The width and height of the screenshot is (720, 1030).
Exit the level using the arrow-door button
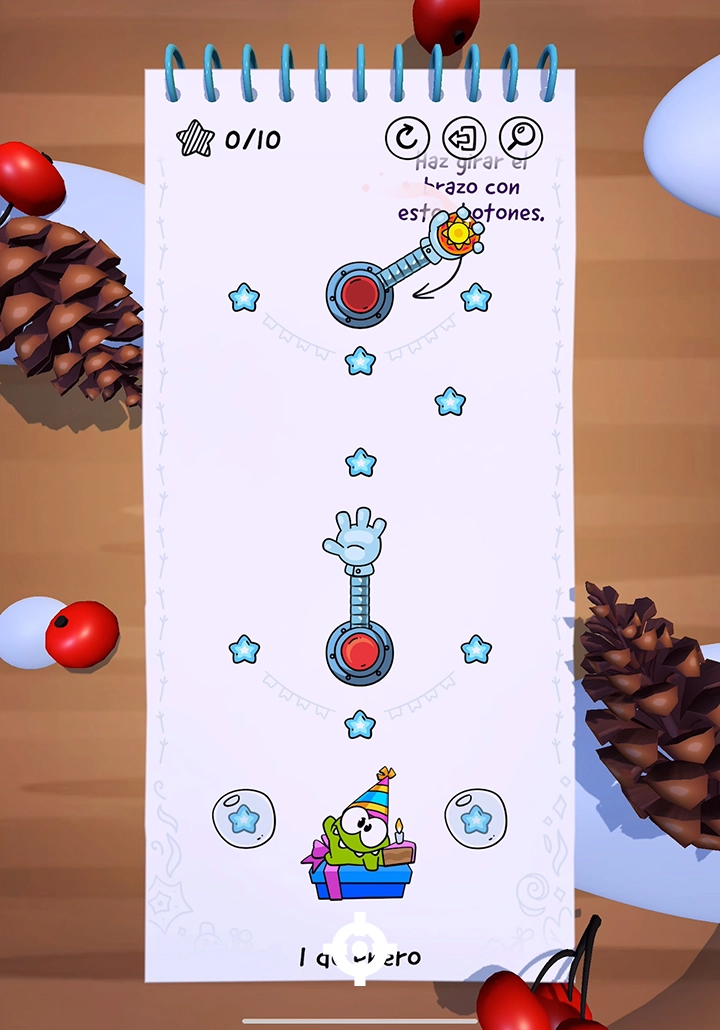[x=464, y=138]
